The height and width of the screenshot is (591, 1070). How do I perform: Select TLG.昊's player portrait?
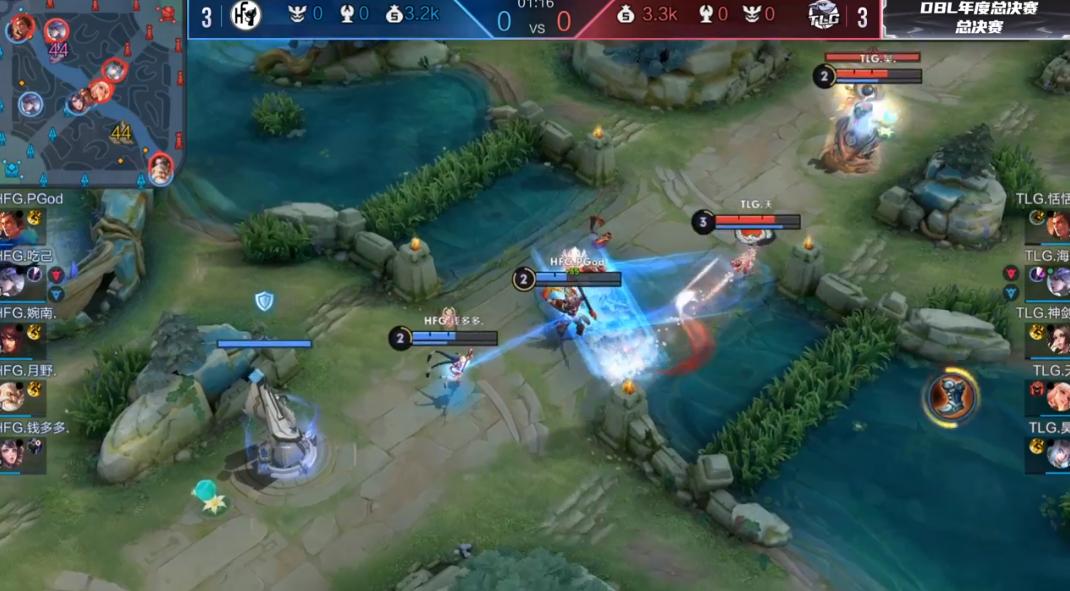(x=1058, y=454)
